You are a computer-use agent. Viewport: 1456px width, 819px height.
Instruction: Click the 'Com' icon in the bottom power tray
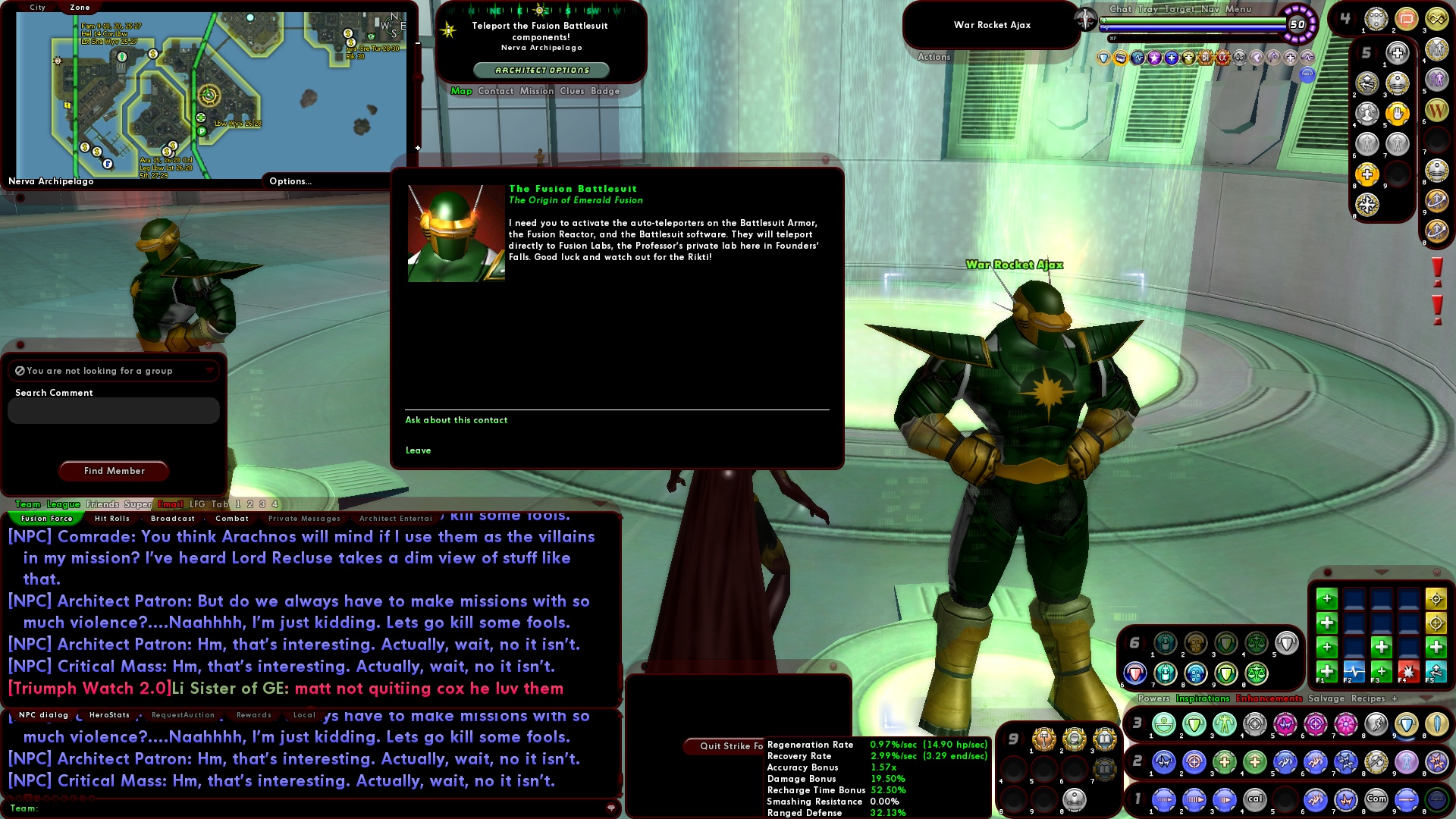point(1376,799)
